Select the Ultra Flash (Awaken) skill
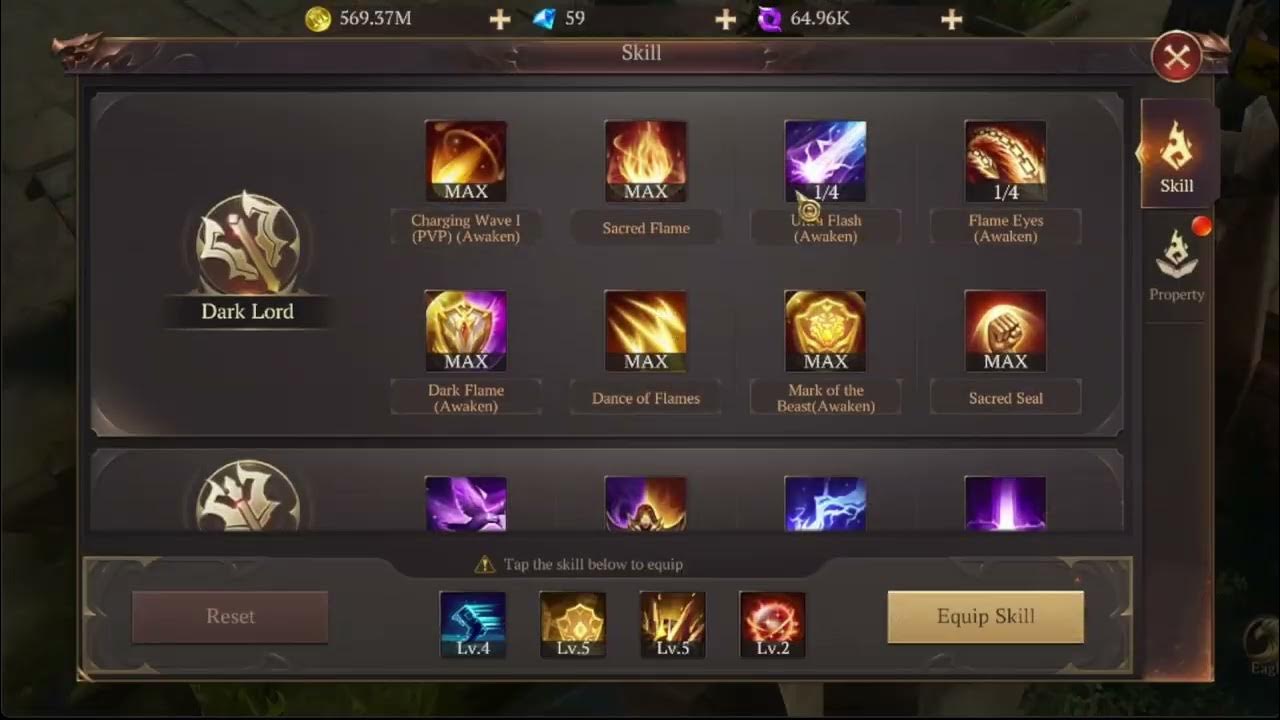 click(x=825, y=160)
